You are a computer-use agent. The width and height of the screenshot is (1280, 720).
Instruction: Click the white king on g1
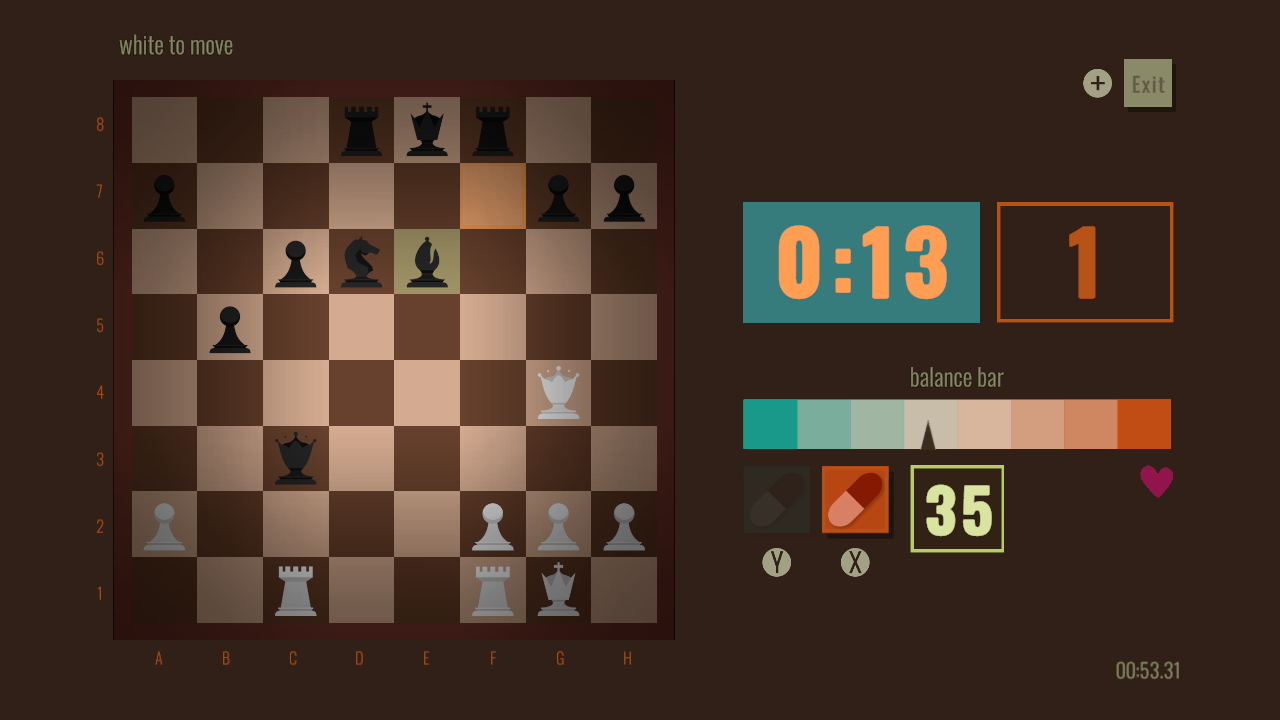coord(559,592)
